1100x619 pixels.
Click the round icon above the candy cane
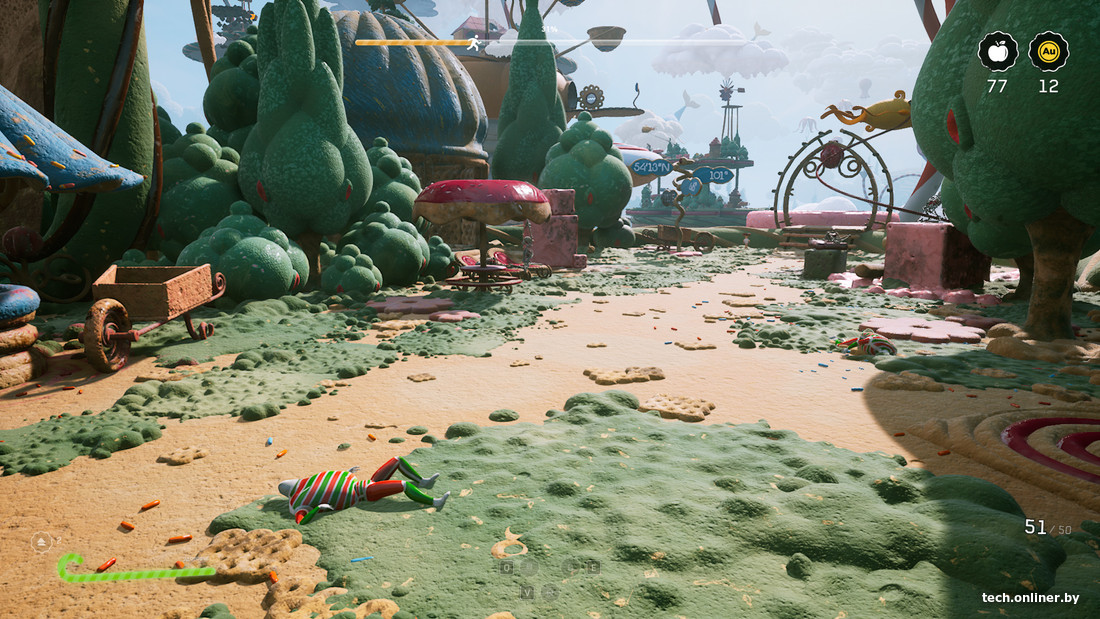[x=42, y=543]
